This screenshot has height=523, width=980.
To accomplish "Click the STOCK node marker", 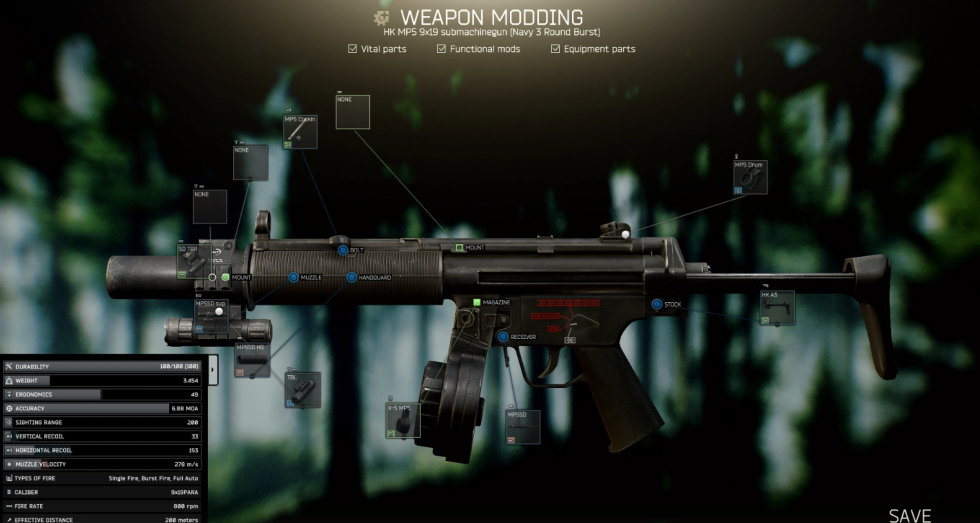I will point(657,304).
